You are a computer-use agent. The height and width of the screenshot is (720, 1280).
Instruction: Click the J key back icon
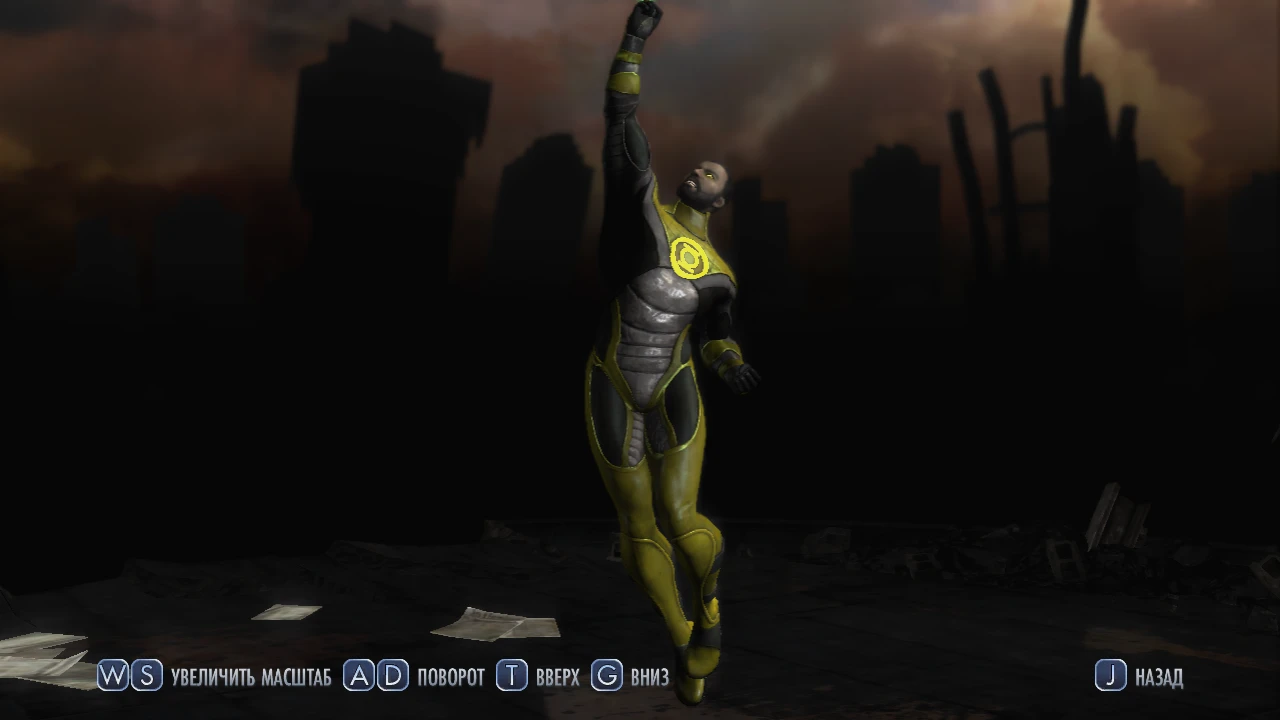1110,676
